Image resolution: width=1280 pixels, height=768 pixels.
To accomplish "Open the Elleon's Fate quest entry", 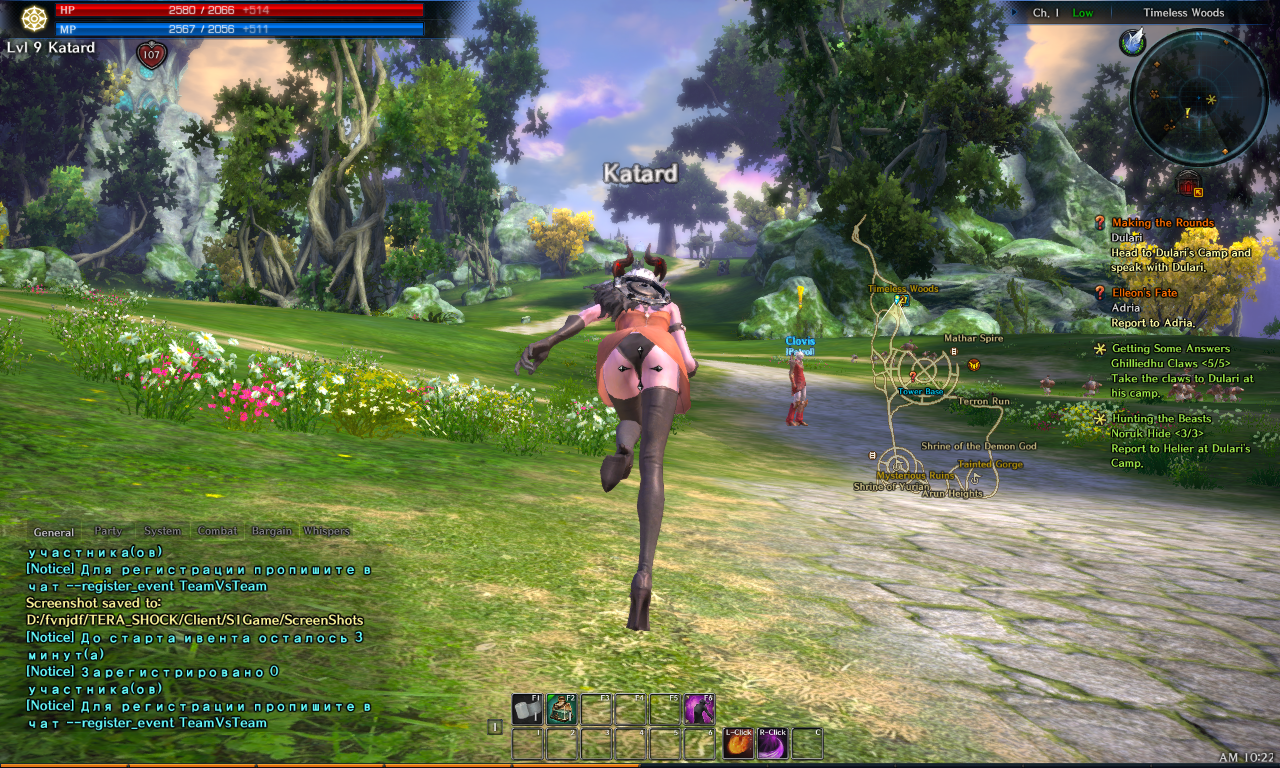I will [x=1145, y=293].
